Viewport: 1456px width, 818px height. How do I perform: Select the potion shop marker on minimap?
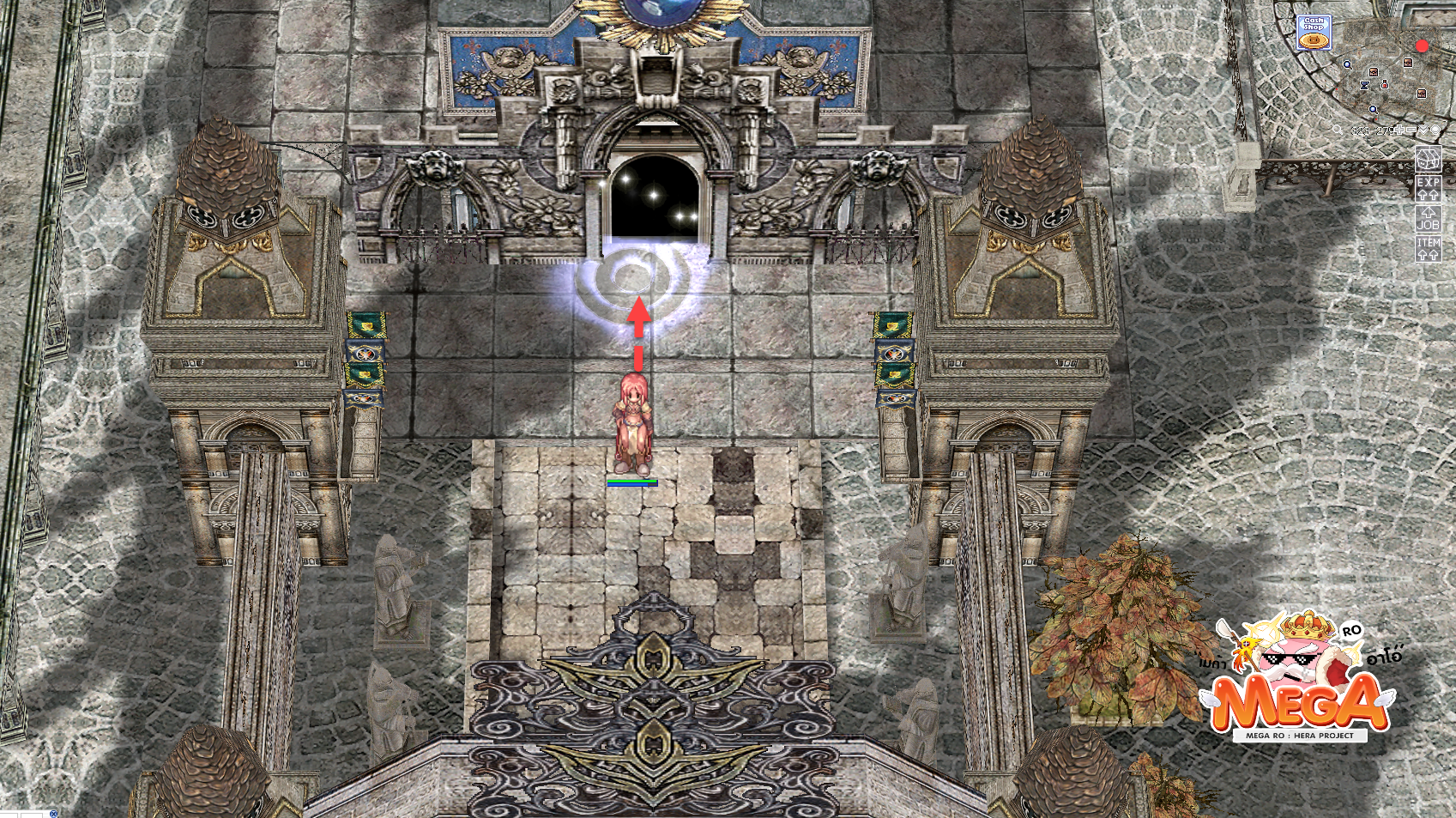coord(1384,84)
